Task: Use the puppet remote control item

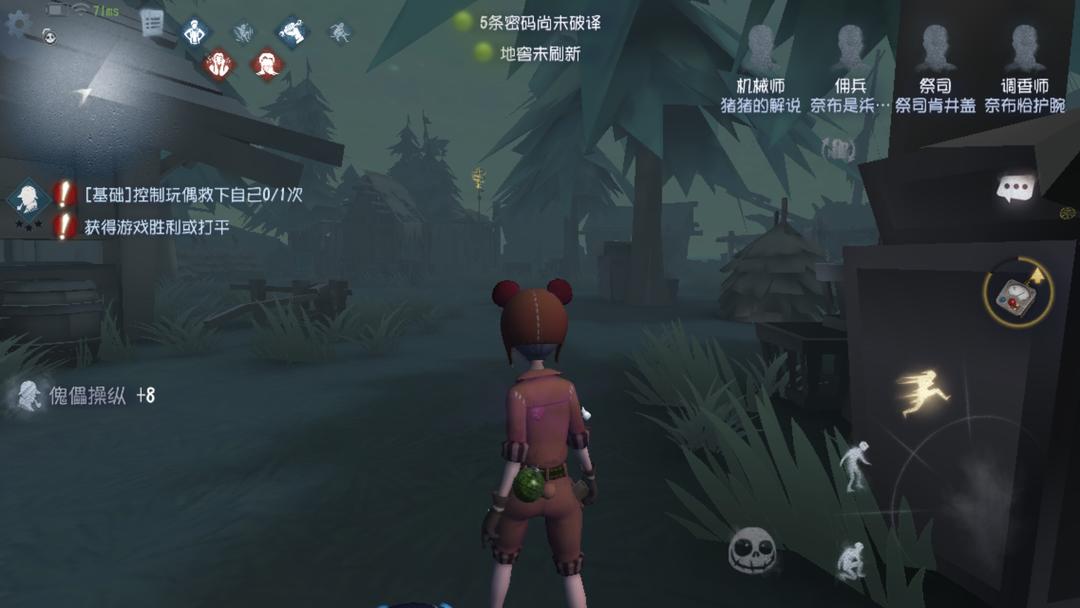Action: [x=1018, y=293]
